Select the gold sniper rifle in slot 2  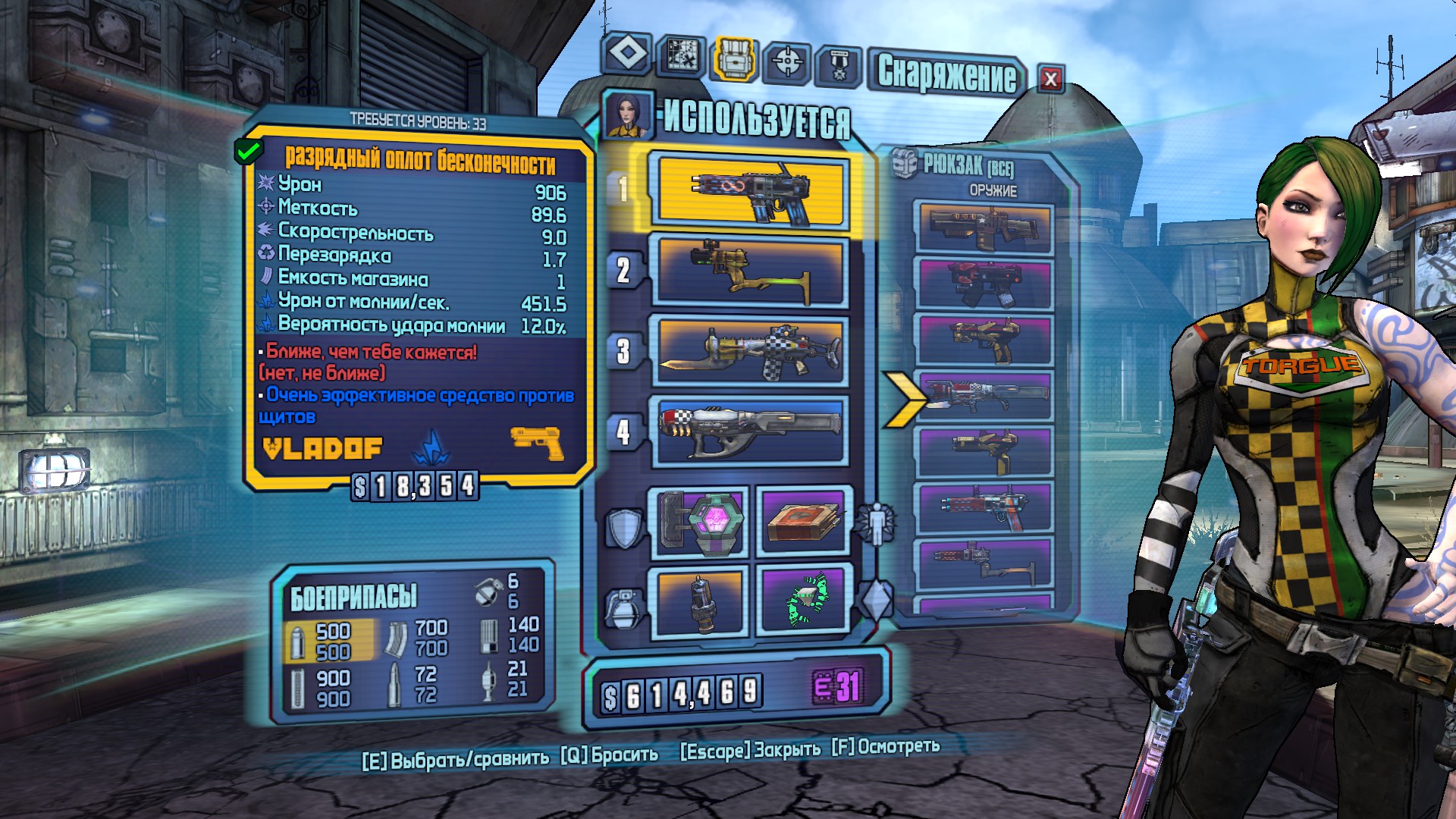click(x=751, y=271)
